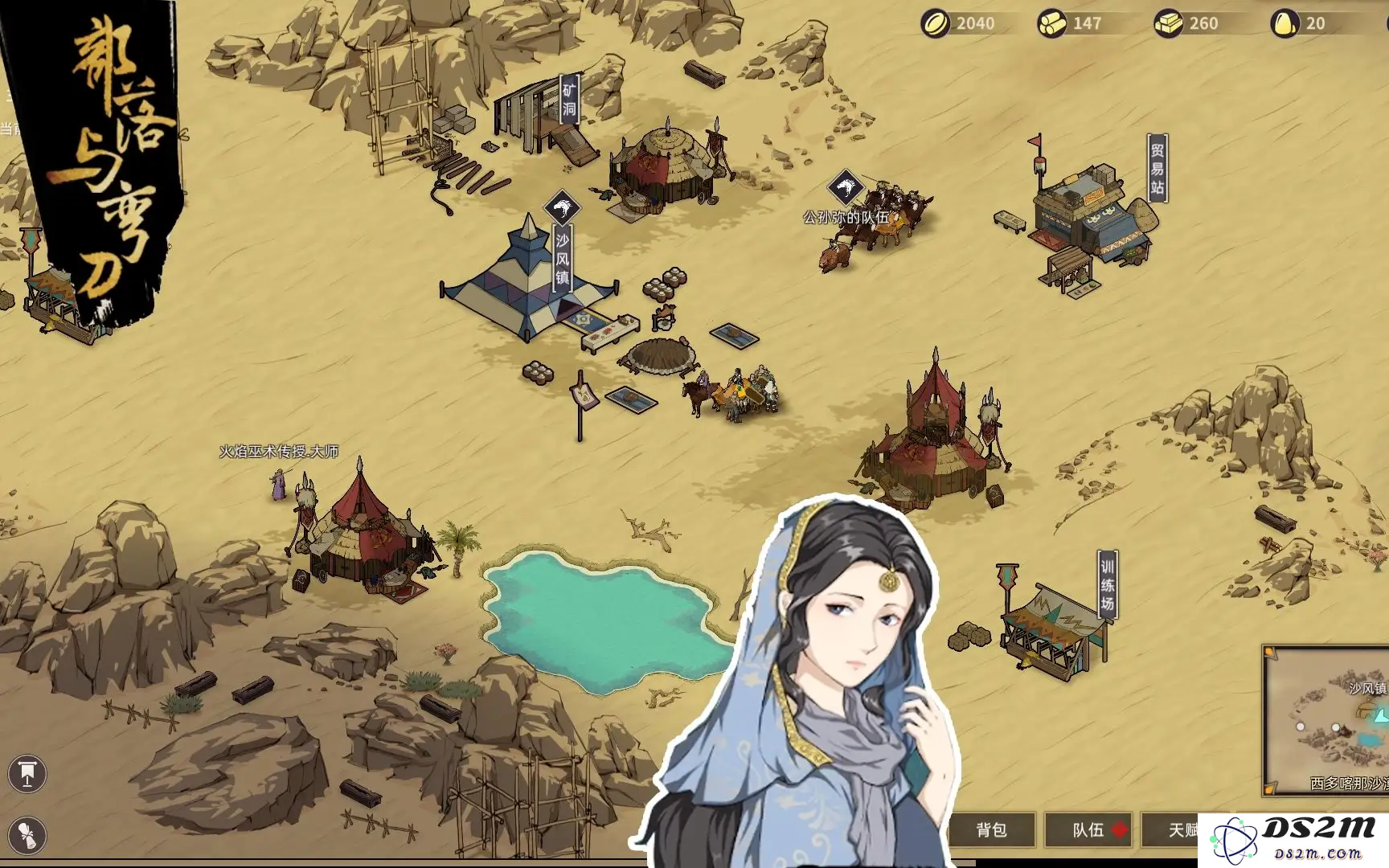Open the tied scroll icon button
The height and width of the screenshot is (868, 1389).
tap(27, 835)
